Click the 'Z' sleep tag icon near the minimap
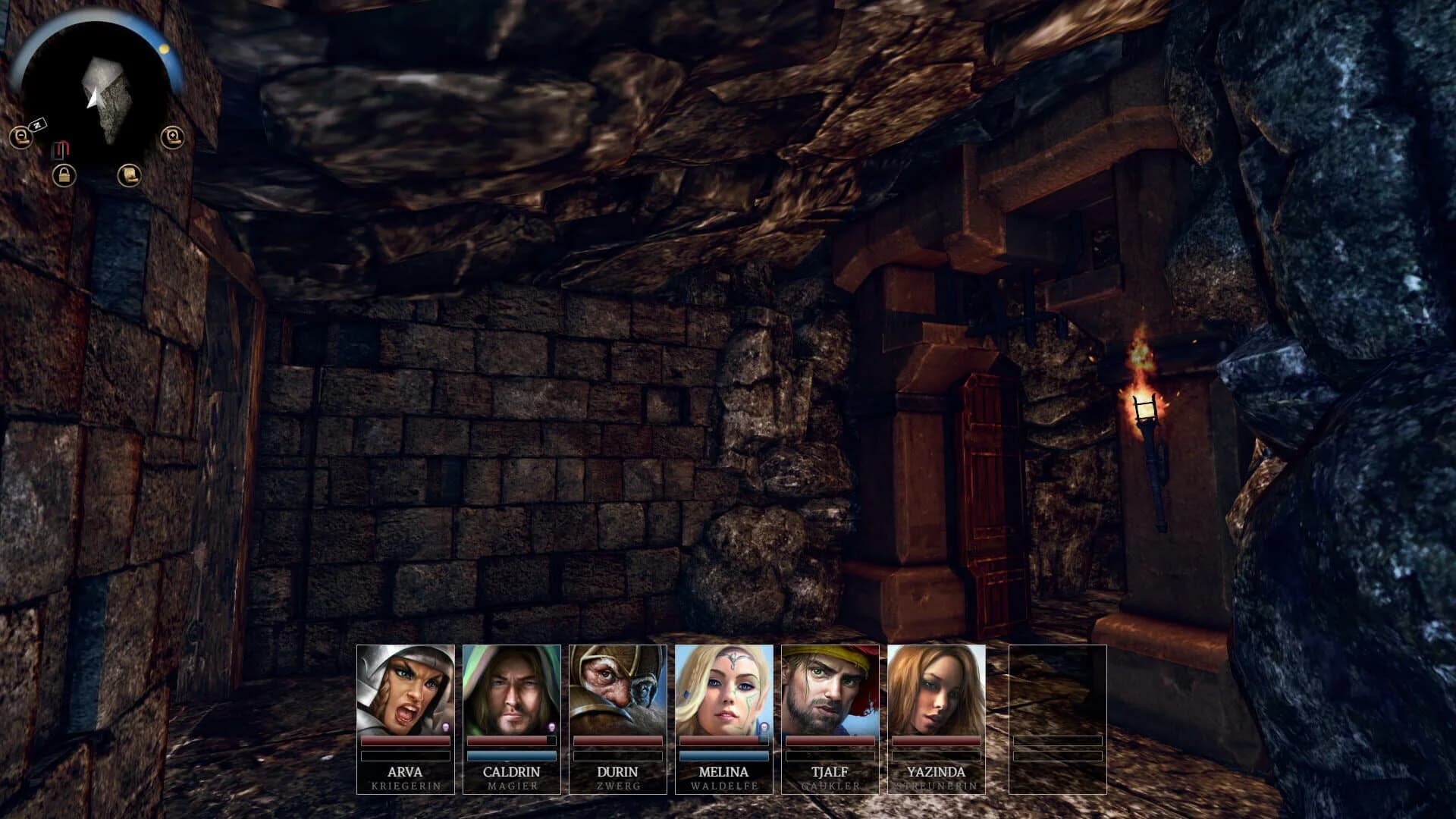1456x819 pixels. click(x=38, y=124)
